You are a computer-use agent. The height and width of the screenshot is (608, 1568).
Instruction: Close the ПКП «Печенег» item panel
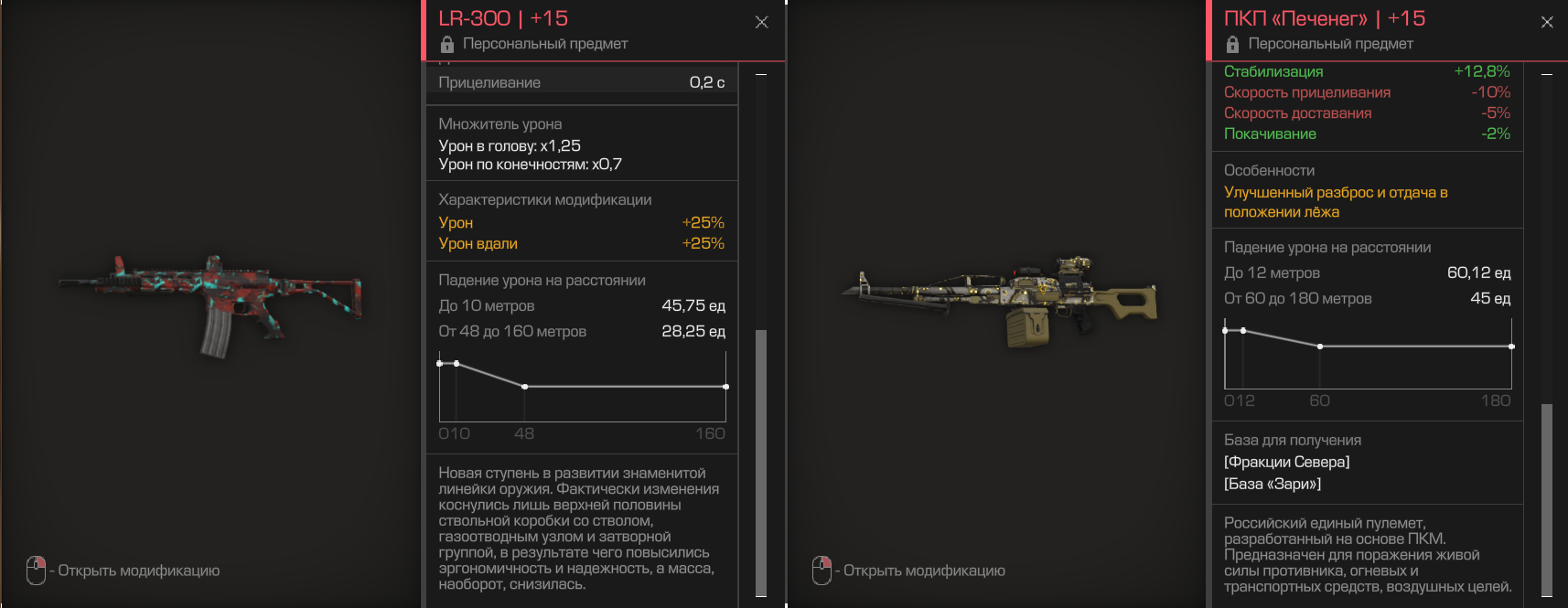[x=1547, y=22]
